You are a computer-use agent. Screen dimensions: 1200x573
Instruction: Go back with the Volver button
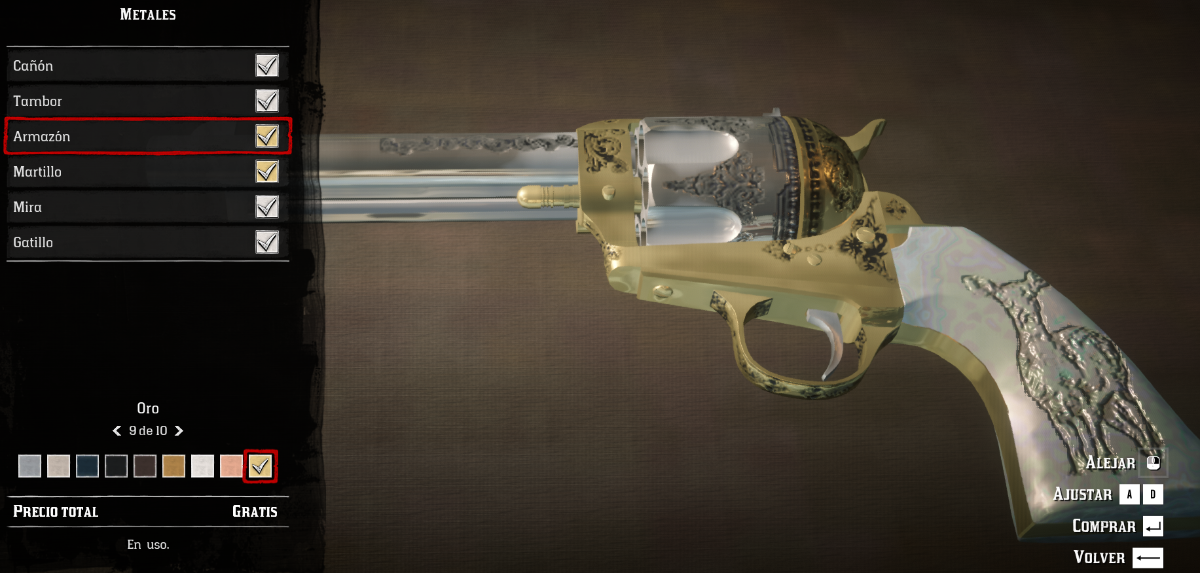(x=1117, y=557)
